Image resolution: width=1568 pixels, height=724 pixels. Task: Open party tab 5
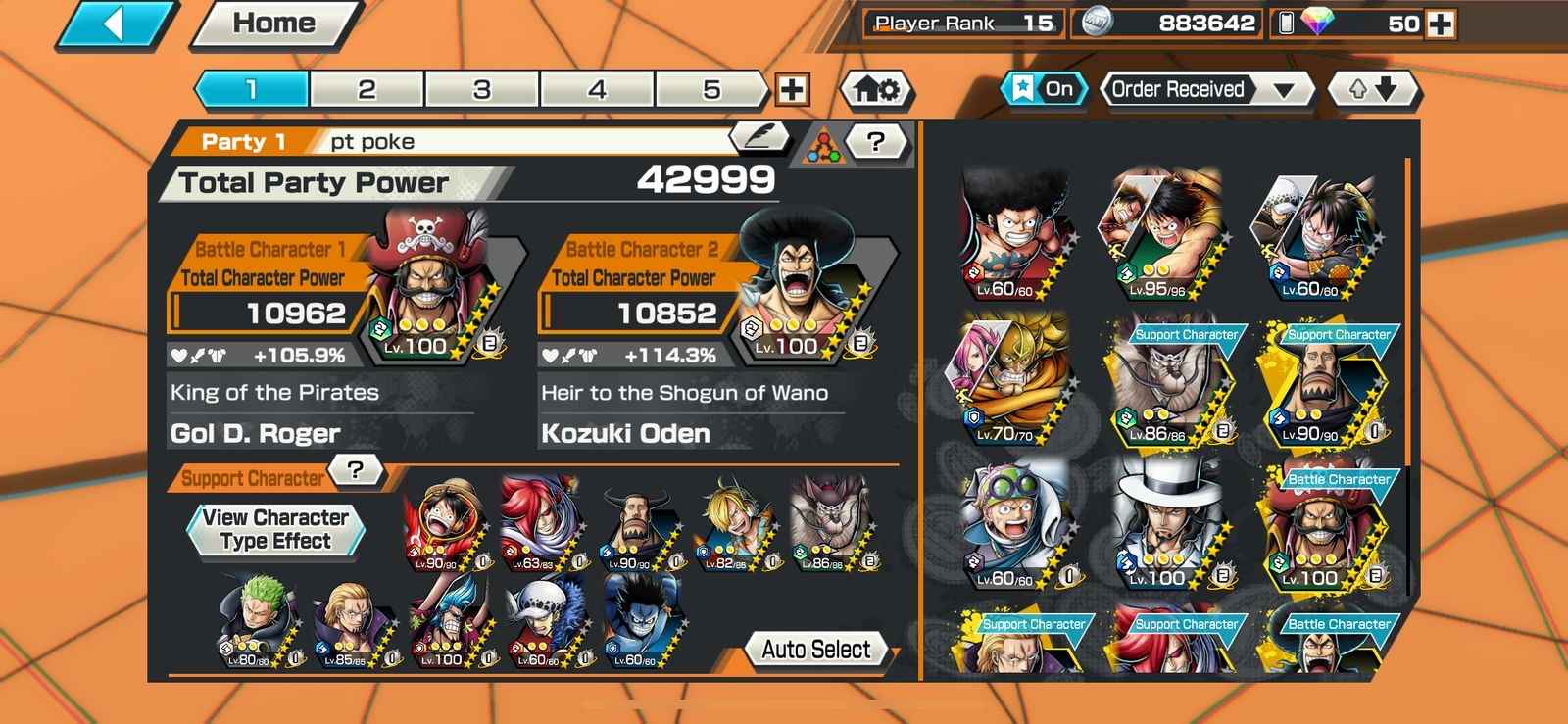(711, 89)
